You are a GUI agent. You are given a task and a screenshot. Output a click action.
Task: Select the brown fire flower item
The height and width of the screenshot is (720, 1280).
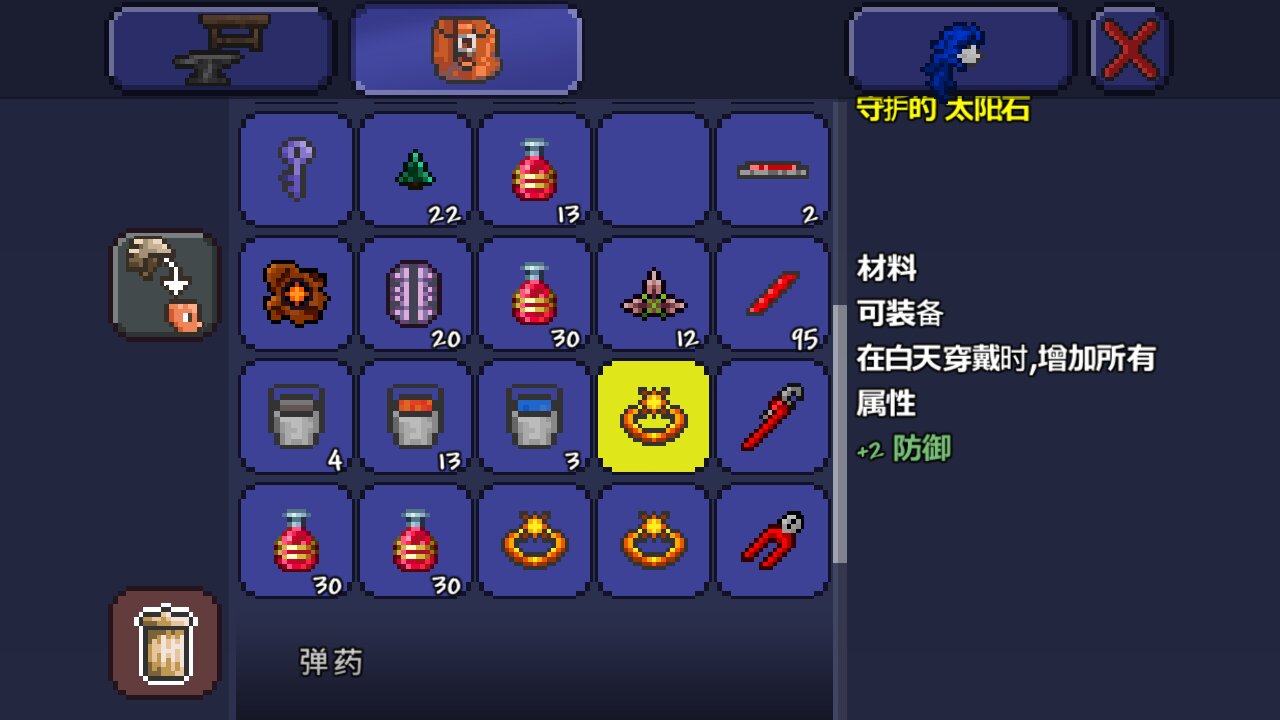click(295, 294)
